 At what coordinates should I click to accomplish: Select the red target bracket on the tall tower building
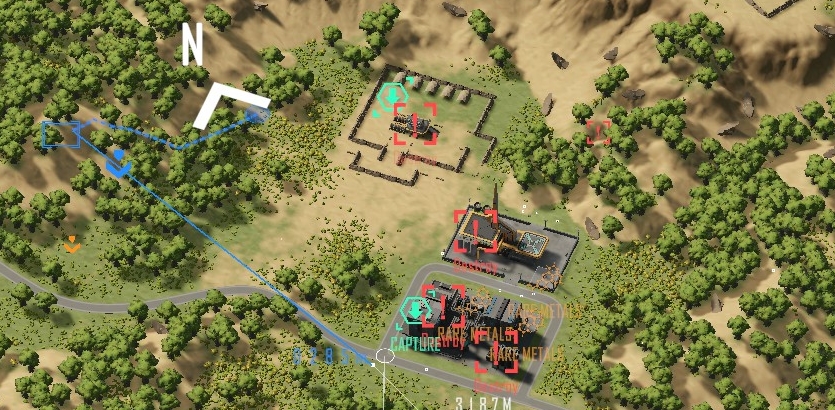pyautogui.click(x=476, y=230)
